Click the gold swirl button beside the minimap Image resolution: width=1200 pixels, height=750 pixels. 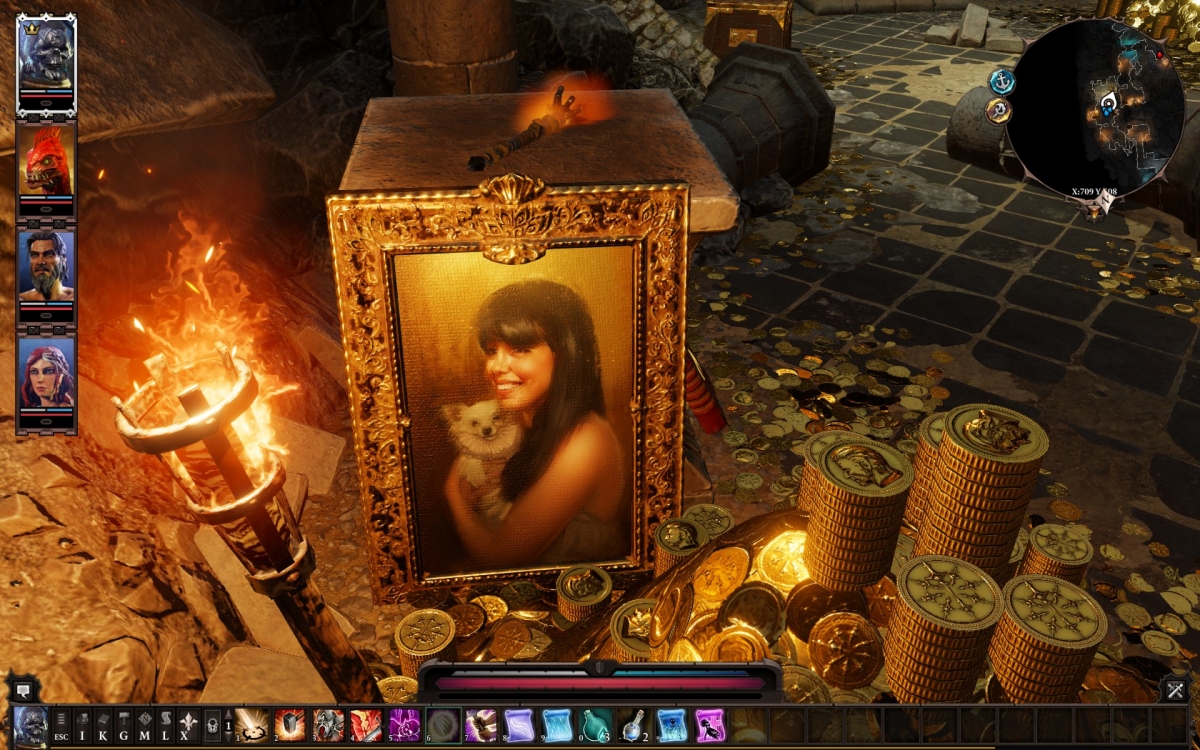[x=996, y=111]
